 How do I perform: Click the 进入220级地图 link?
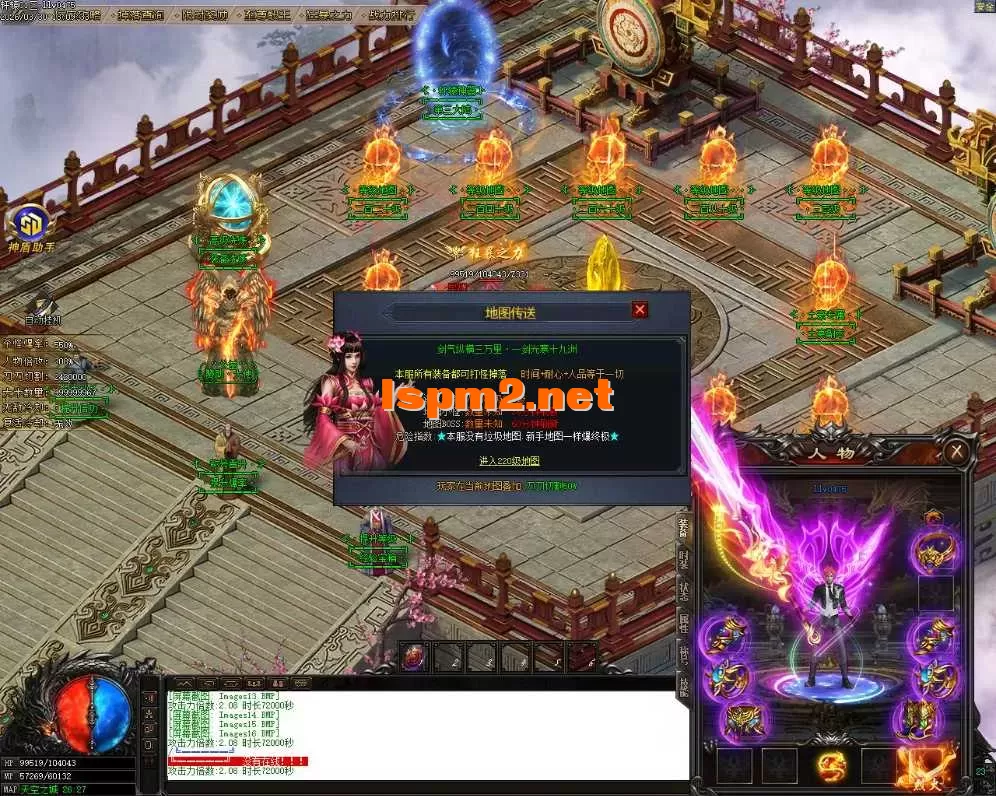pos(509,460)
